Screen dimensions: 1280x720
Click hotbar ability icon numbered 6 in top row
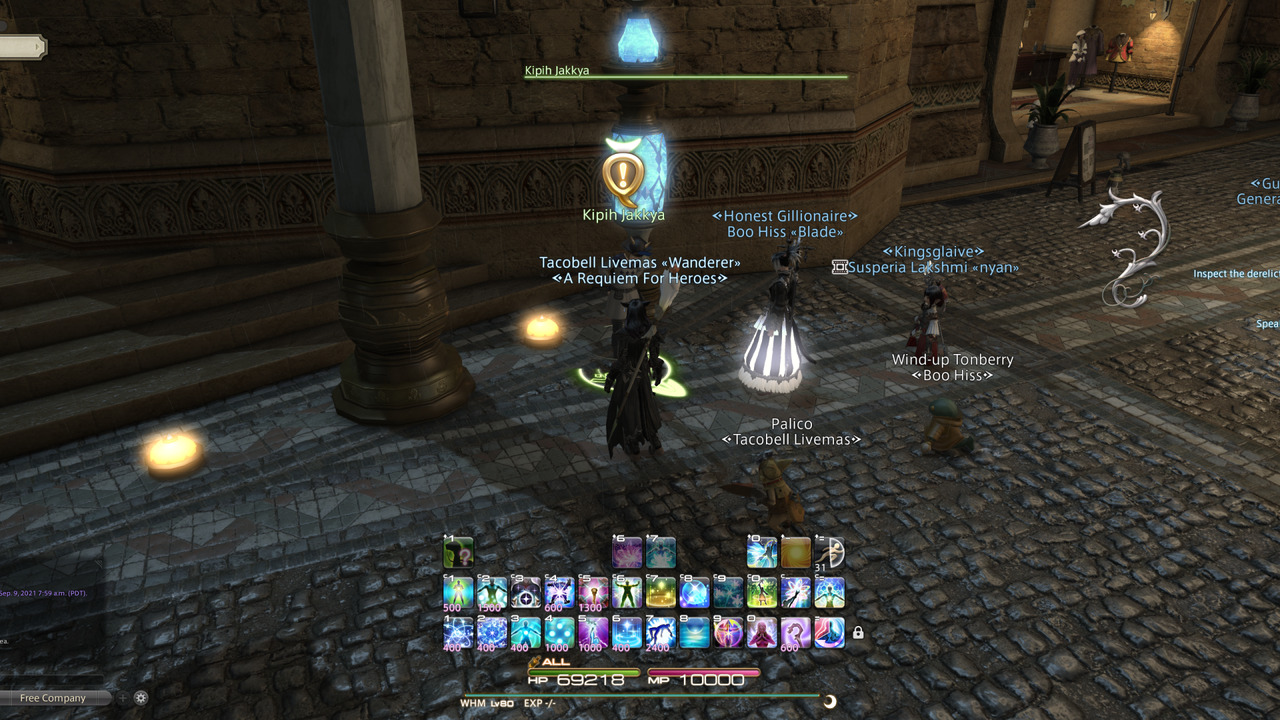626,551
